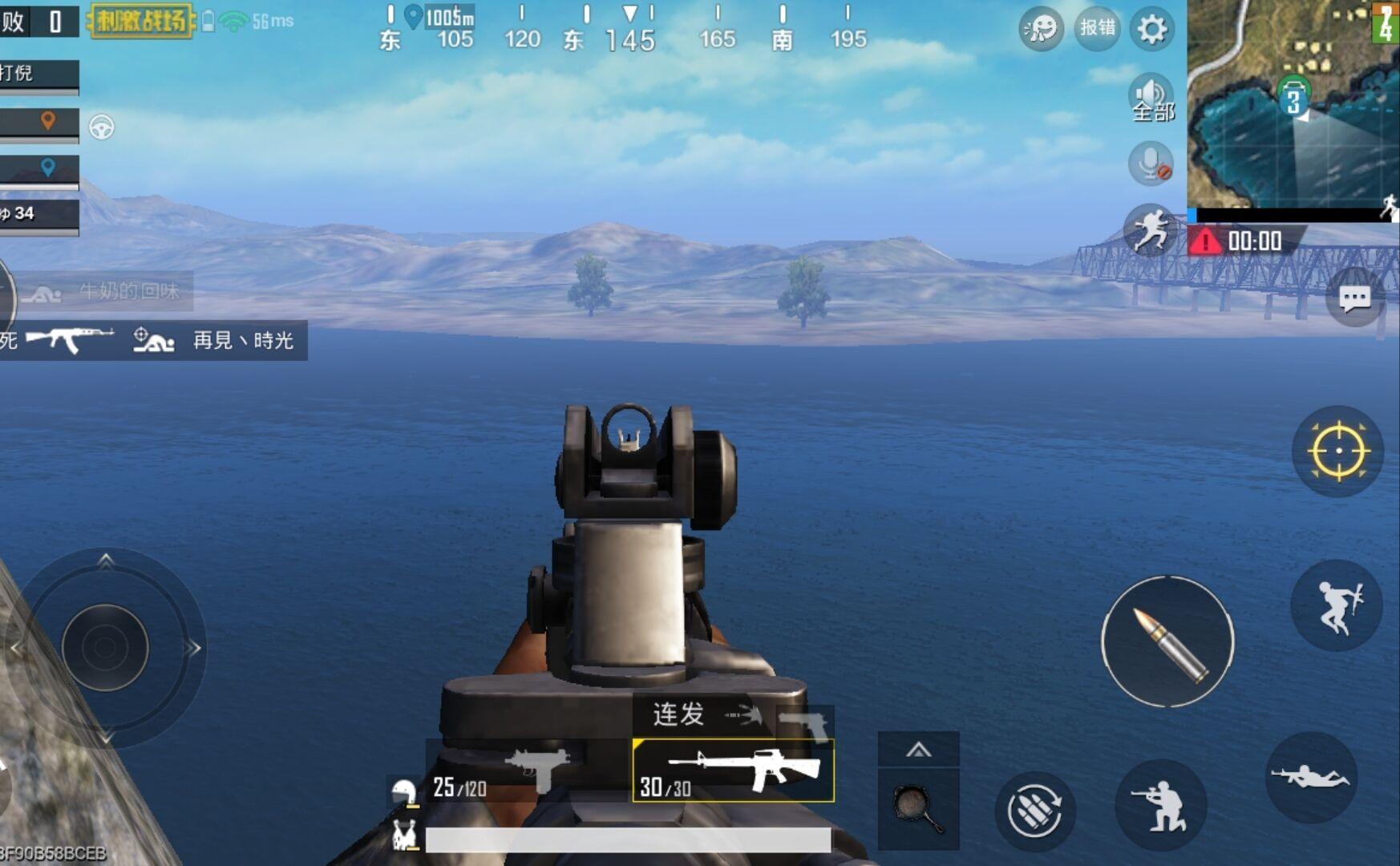Image resolution: width=1400 pixels, height=866 pixels.
Task: Open the settings gear menu
Action: point(1151,30)
